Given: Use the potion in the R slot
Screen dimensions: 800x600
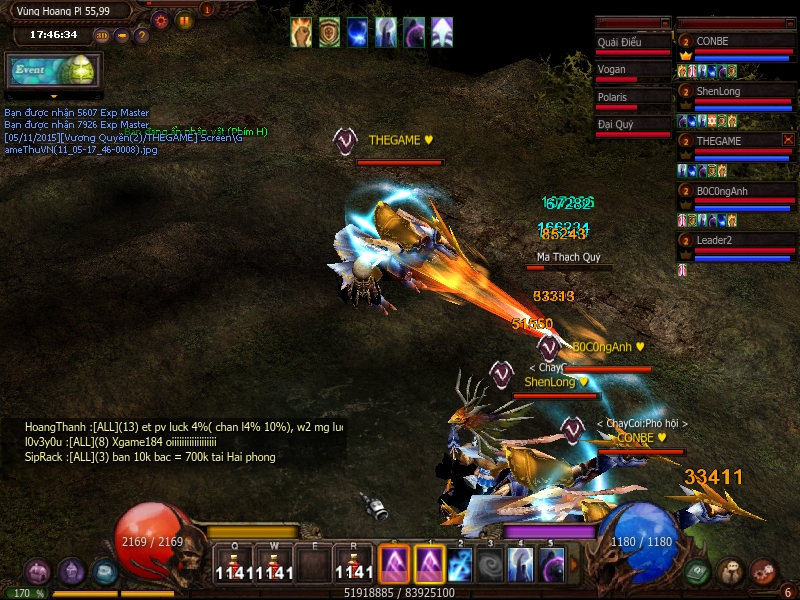Looking at the screenshot, I should tap(354, 563).
